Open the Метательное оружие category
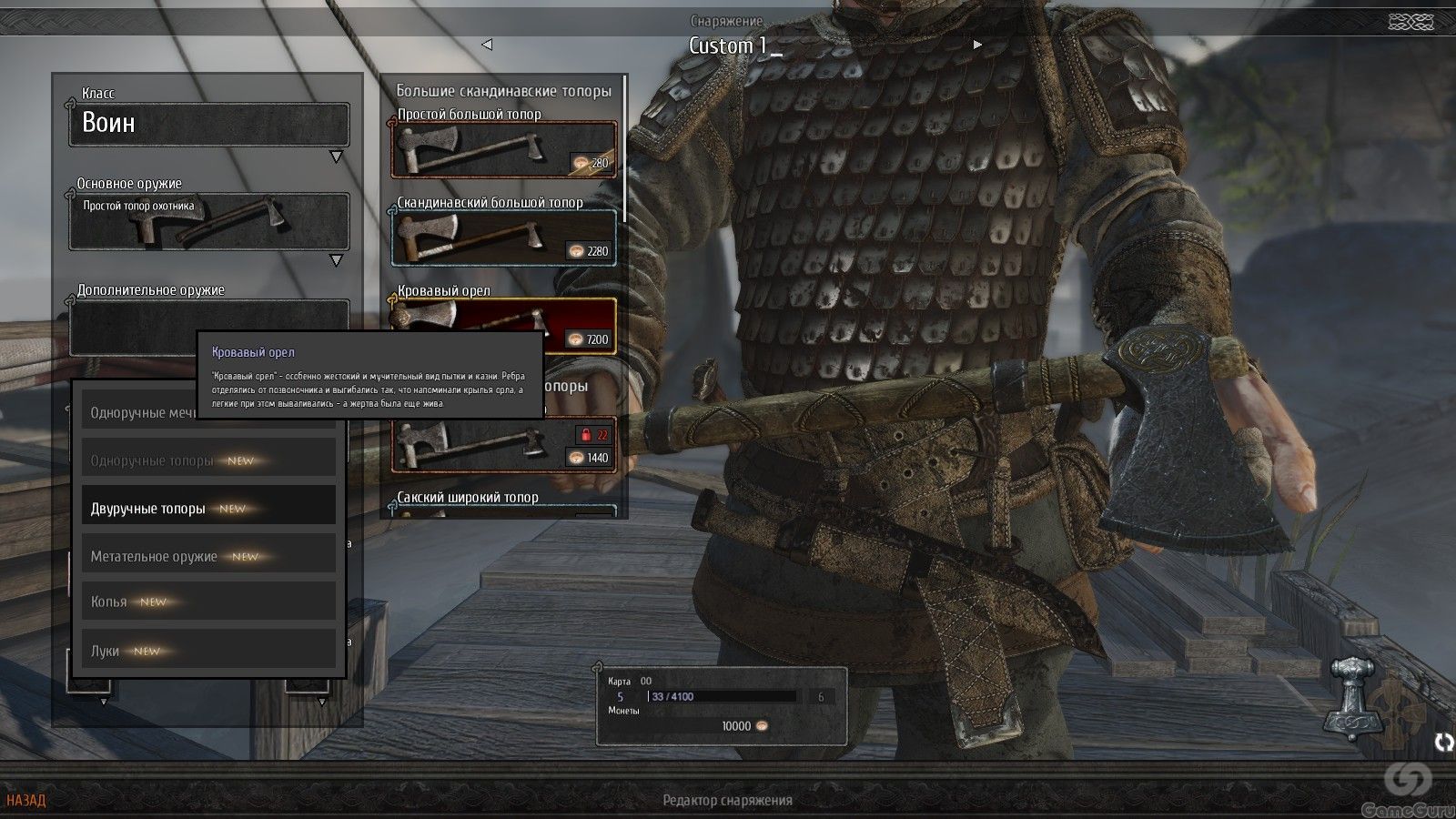1456x819 pixels. coord(208,555)
